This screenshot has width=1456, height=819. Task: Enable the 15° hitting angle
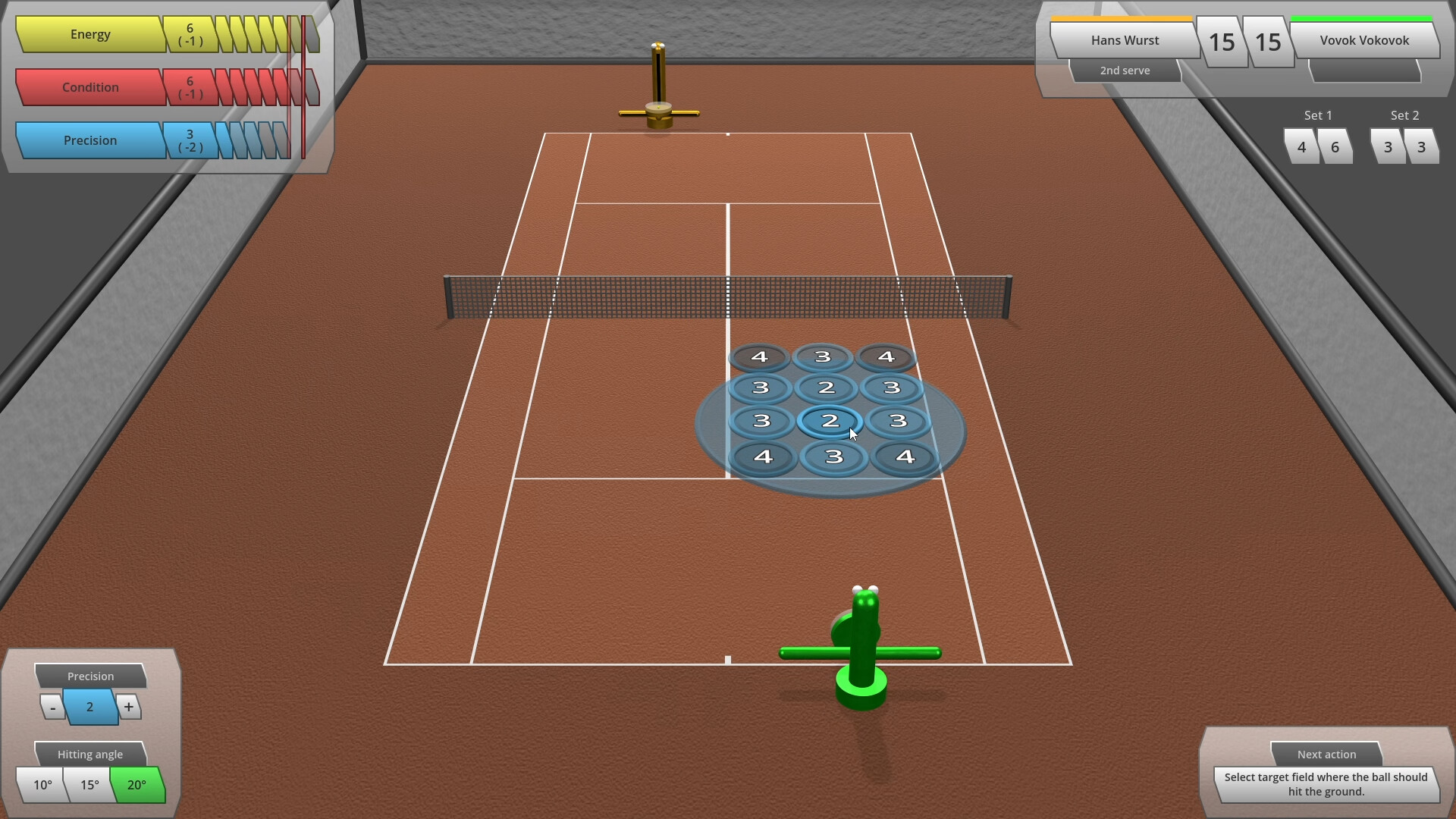pos(89,786)
